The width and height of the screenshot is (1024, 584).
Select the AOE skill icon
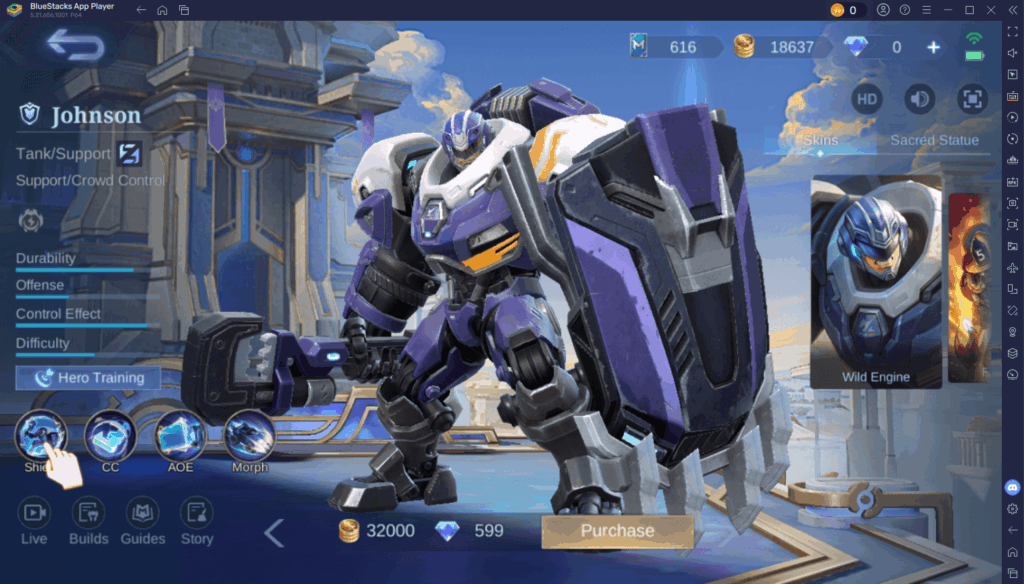pyautogui.click(x=180, y=436)
